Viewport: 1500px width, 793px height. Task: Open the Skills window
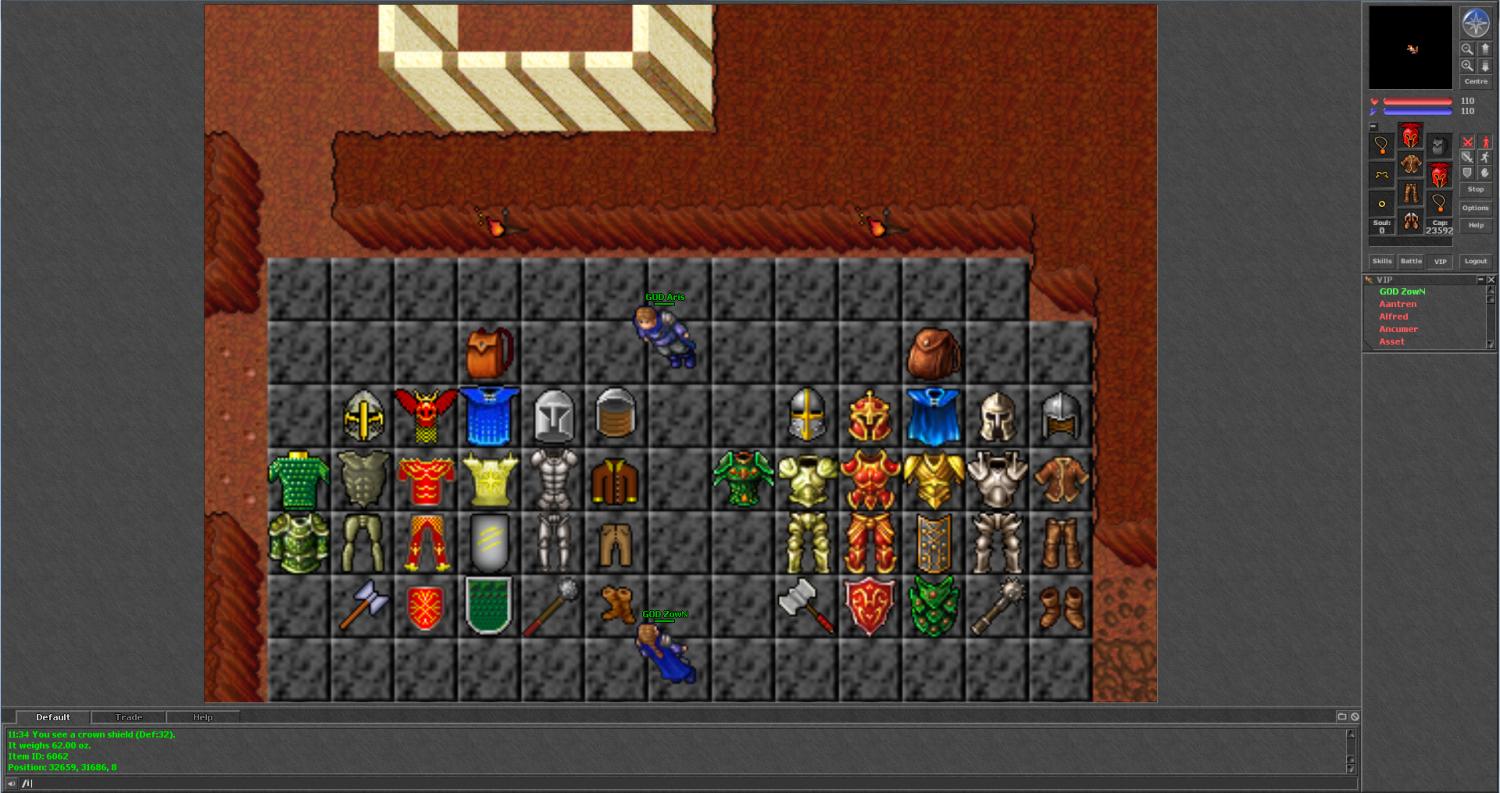click(1381, 261)
